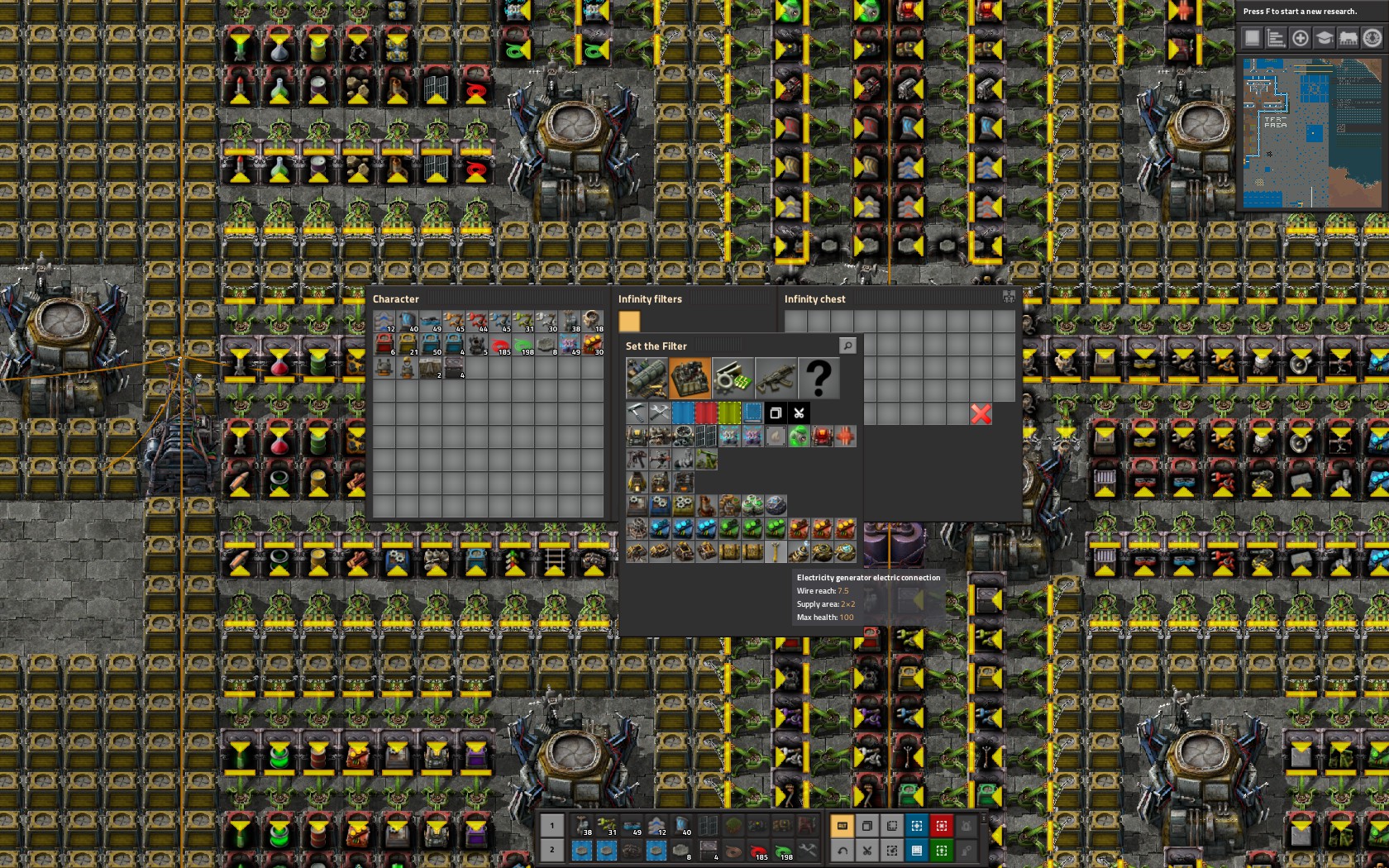Expand the blueprint library panel above Infinity chest
Screen dimensions: 1389x868
click(x=1009, y=298)
